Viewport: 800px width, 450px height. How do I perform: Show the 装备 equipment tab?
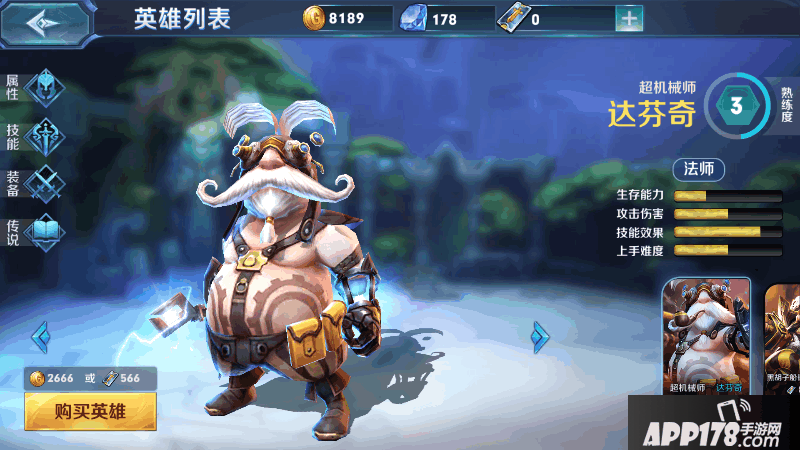pyautogui.click(x=42, y=184)
